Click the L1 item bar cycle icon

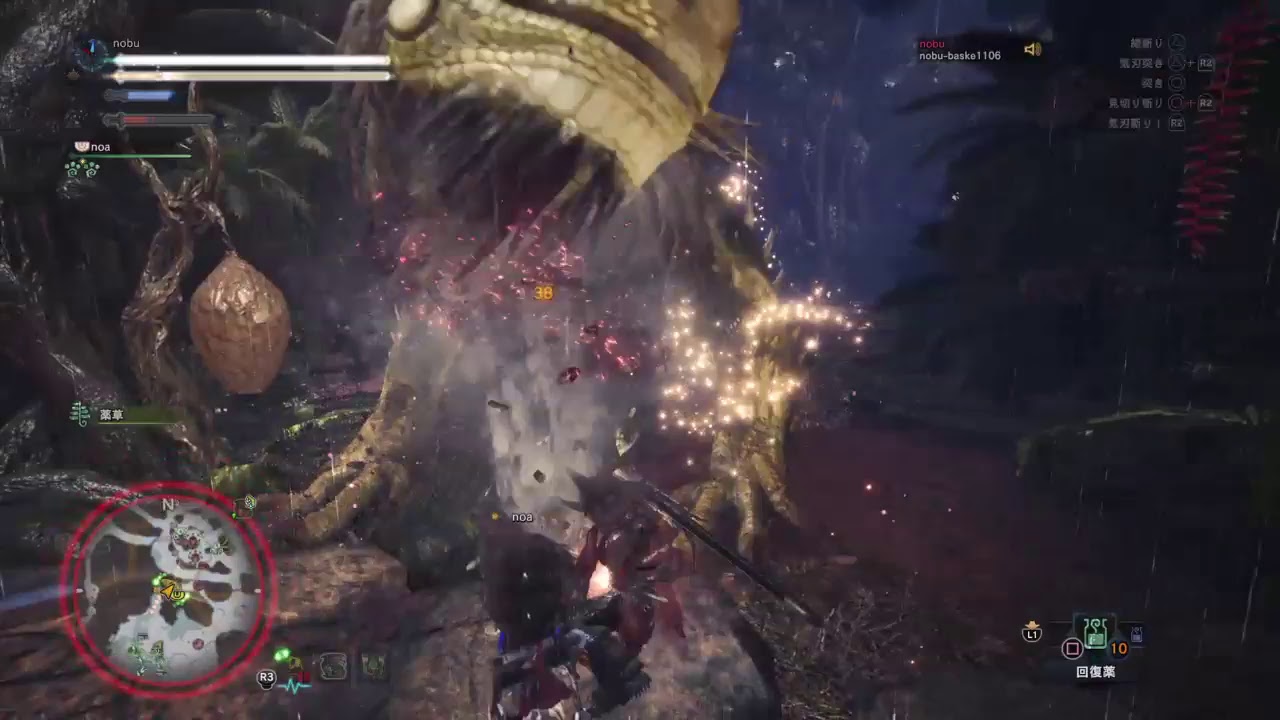coord(1032,633)
